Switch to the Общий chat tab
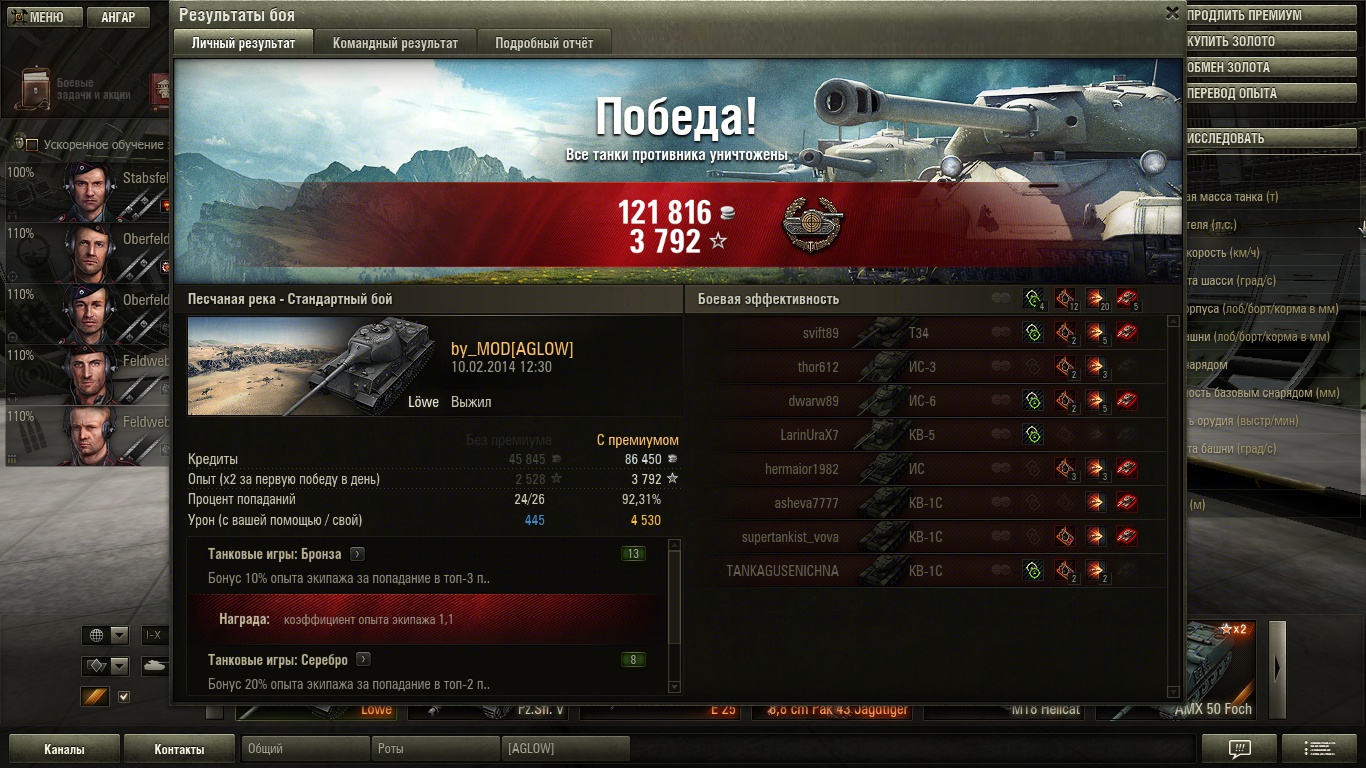Image resolution: width=1366 pixels, height=768 pixels. (304, 749)
